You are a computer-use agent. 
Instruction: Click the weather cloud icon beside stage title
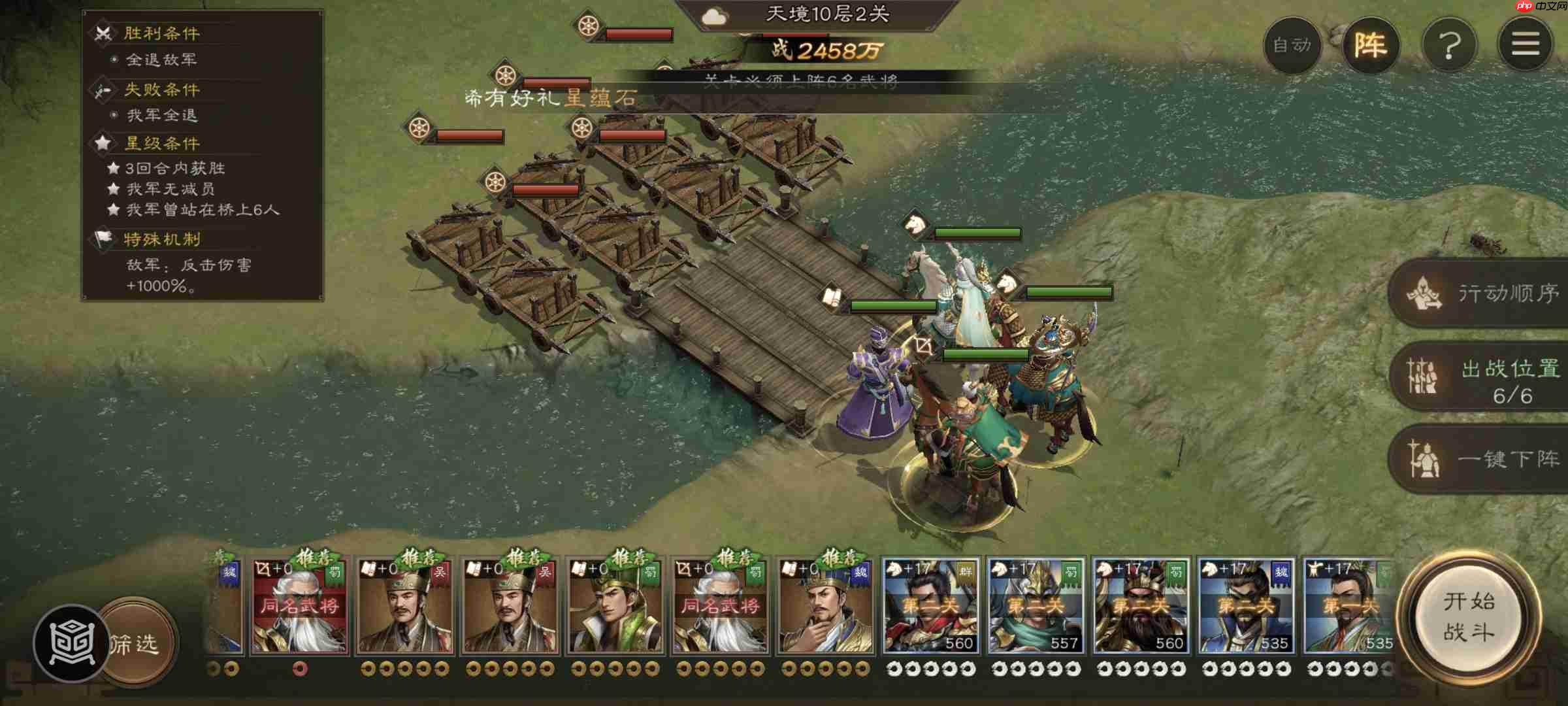pos(713,18)
